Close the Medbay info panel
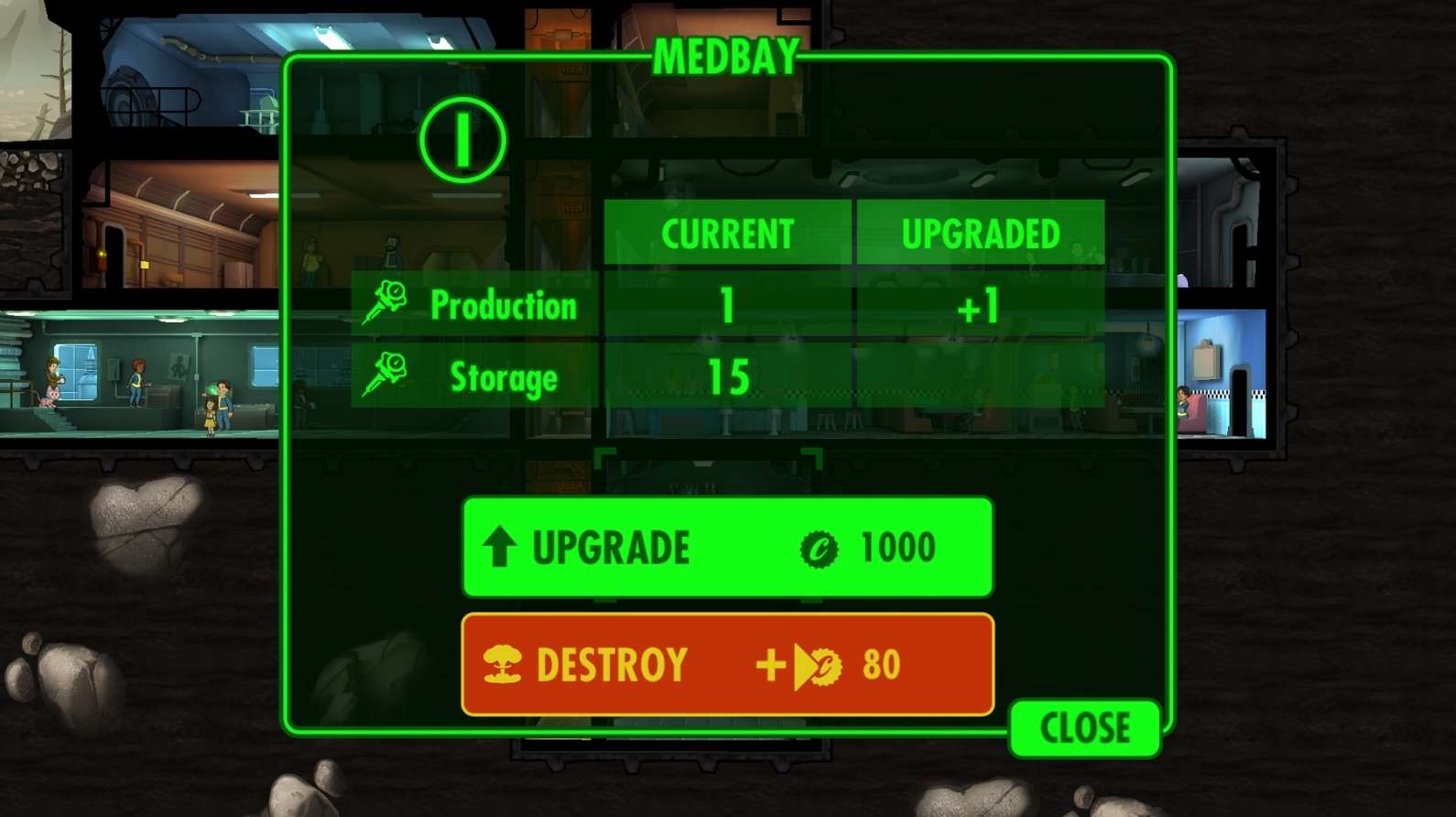The height and width of the screenshot is (817, 1456). [x=1083, y=728]
